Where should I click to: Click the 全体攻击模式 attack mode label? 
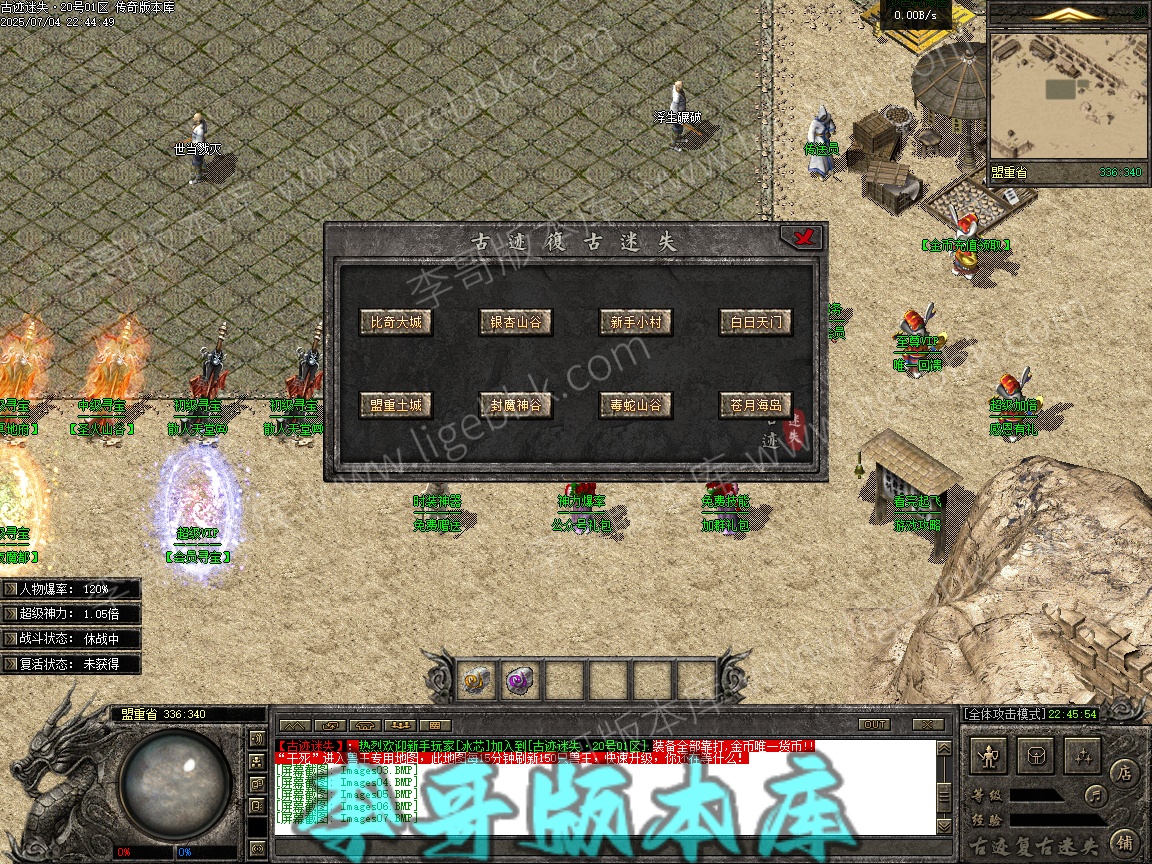click(1003, 714)
